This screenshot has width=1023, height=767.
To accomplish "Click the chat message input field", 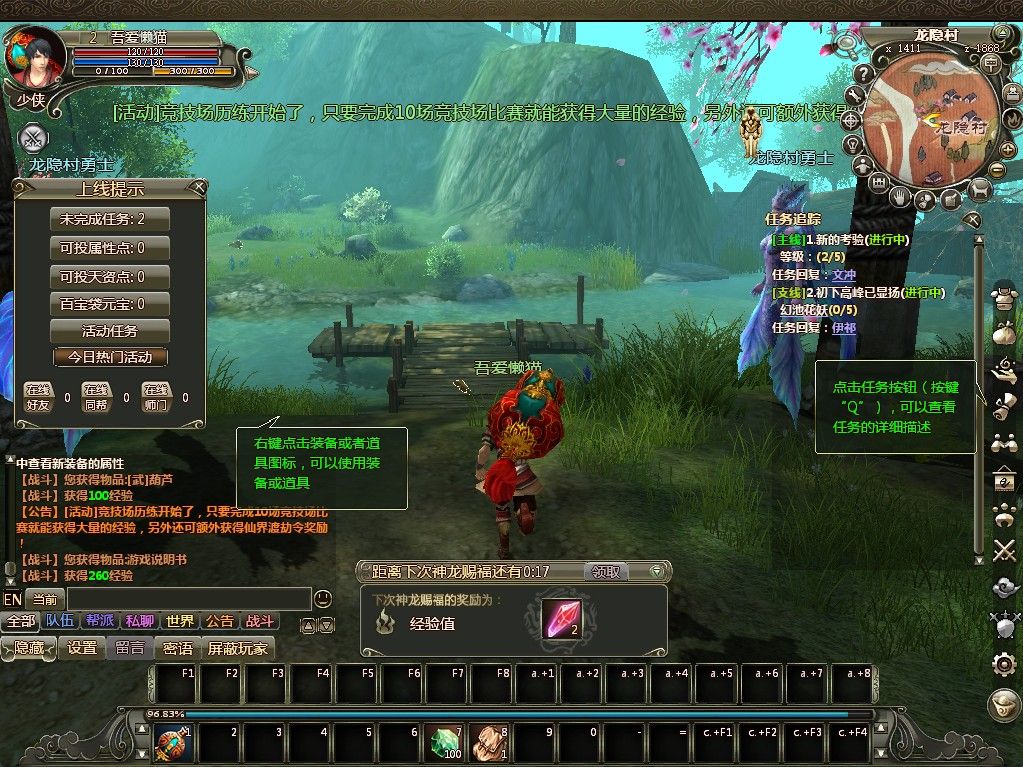I will 188,599.
